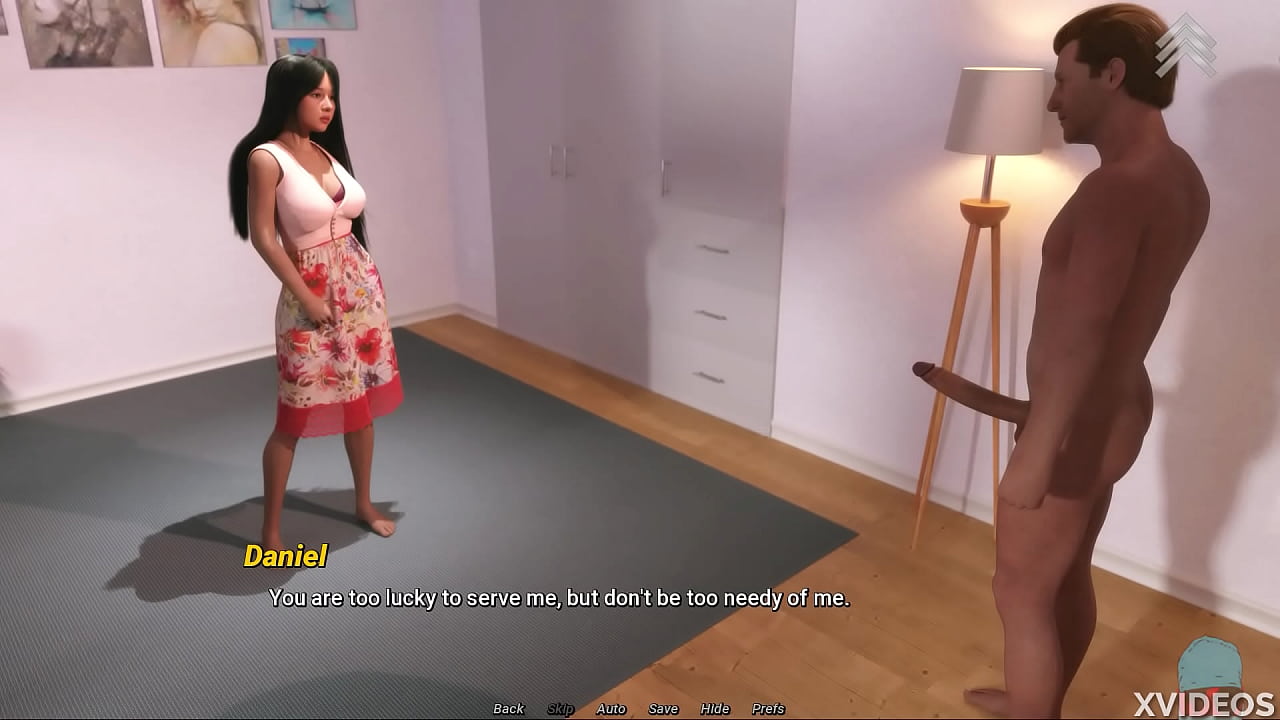Open Prefs from the quick menu
This screenshot has height=720, width=1280.
pyautogui.click(x=767, y=708)
